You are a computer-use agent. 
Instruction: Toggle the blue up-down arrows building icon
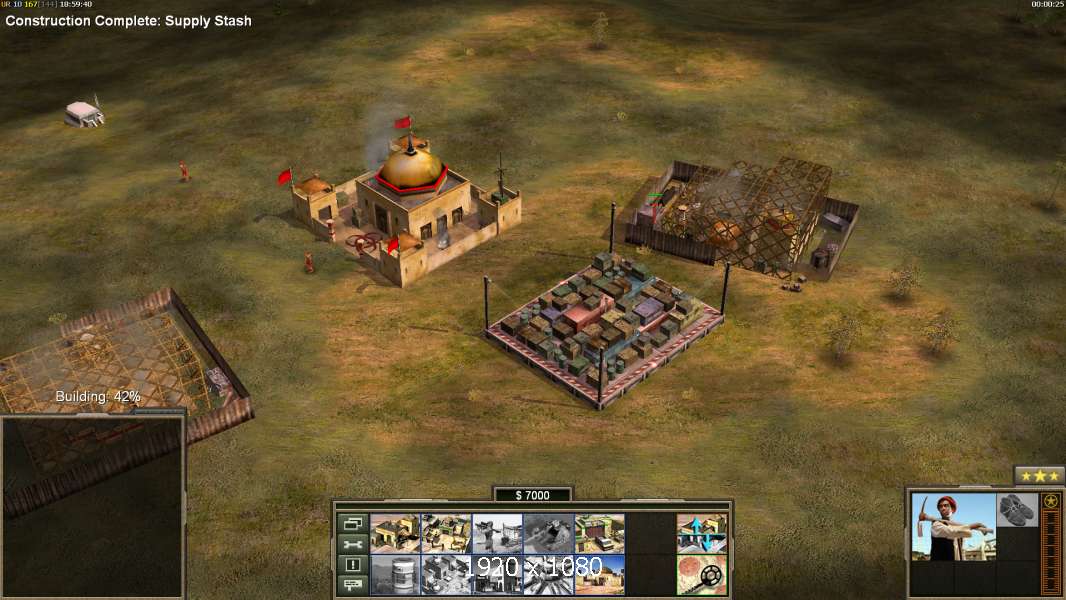pos(701,534)
